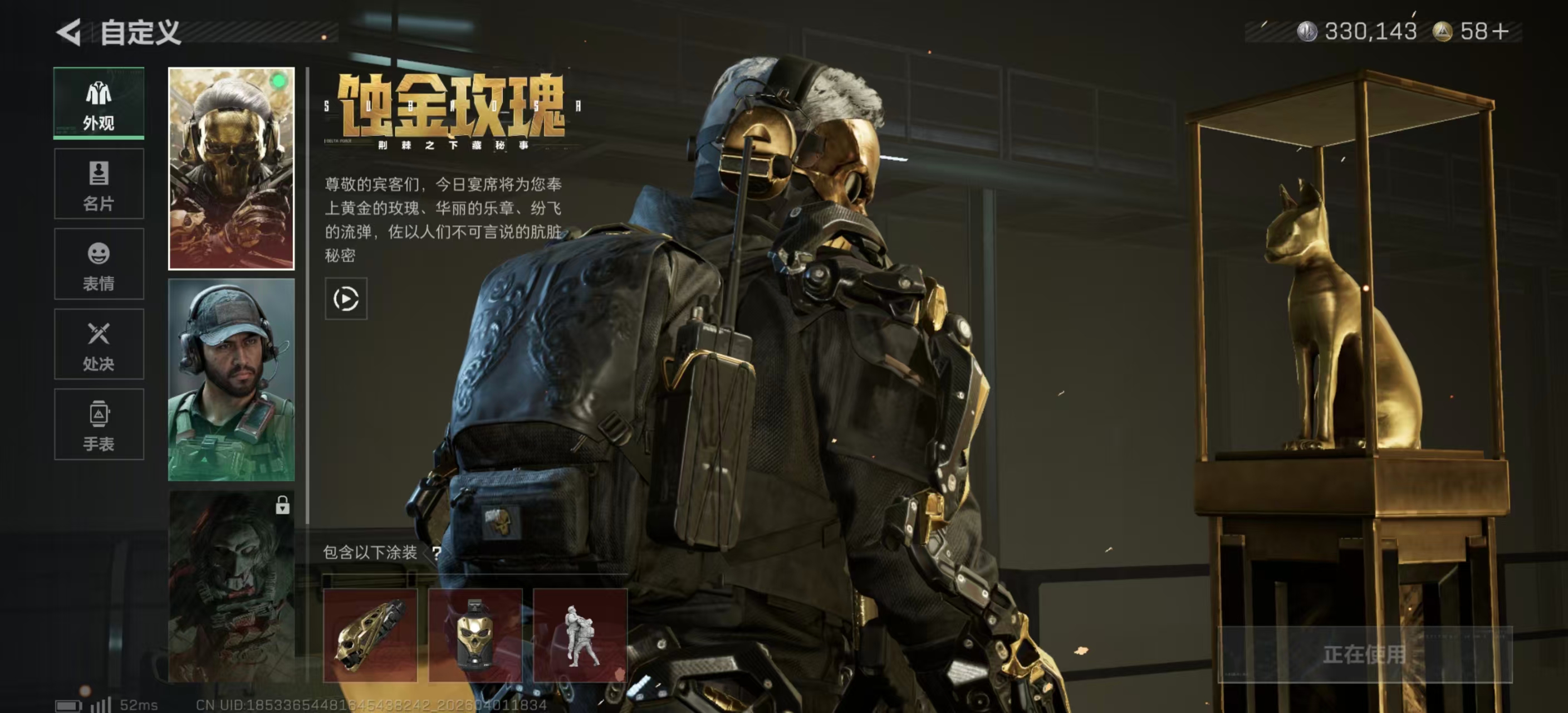Open the 名片 name card tab

[99, 184]
